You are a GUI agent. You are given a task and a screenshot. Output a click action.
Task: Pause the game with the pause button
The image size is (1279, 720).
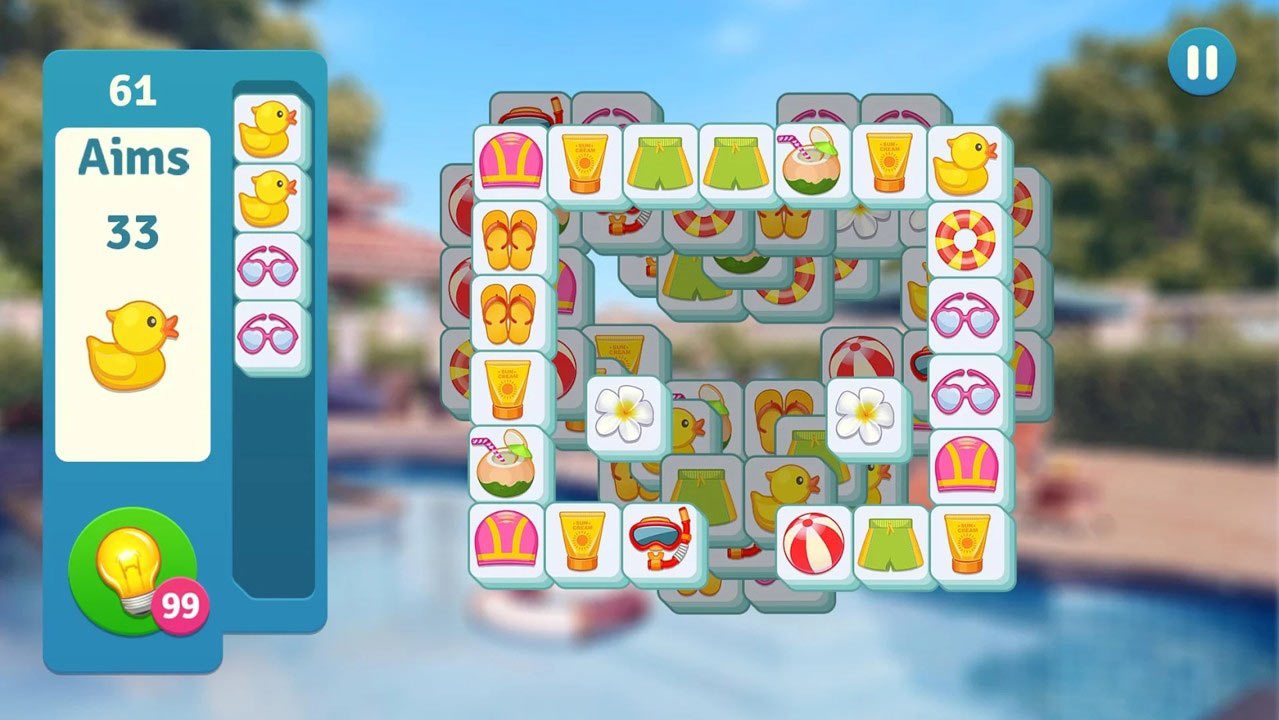(1201, 62)
